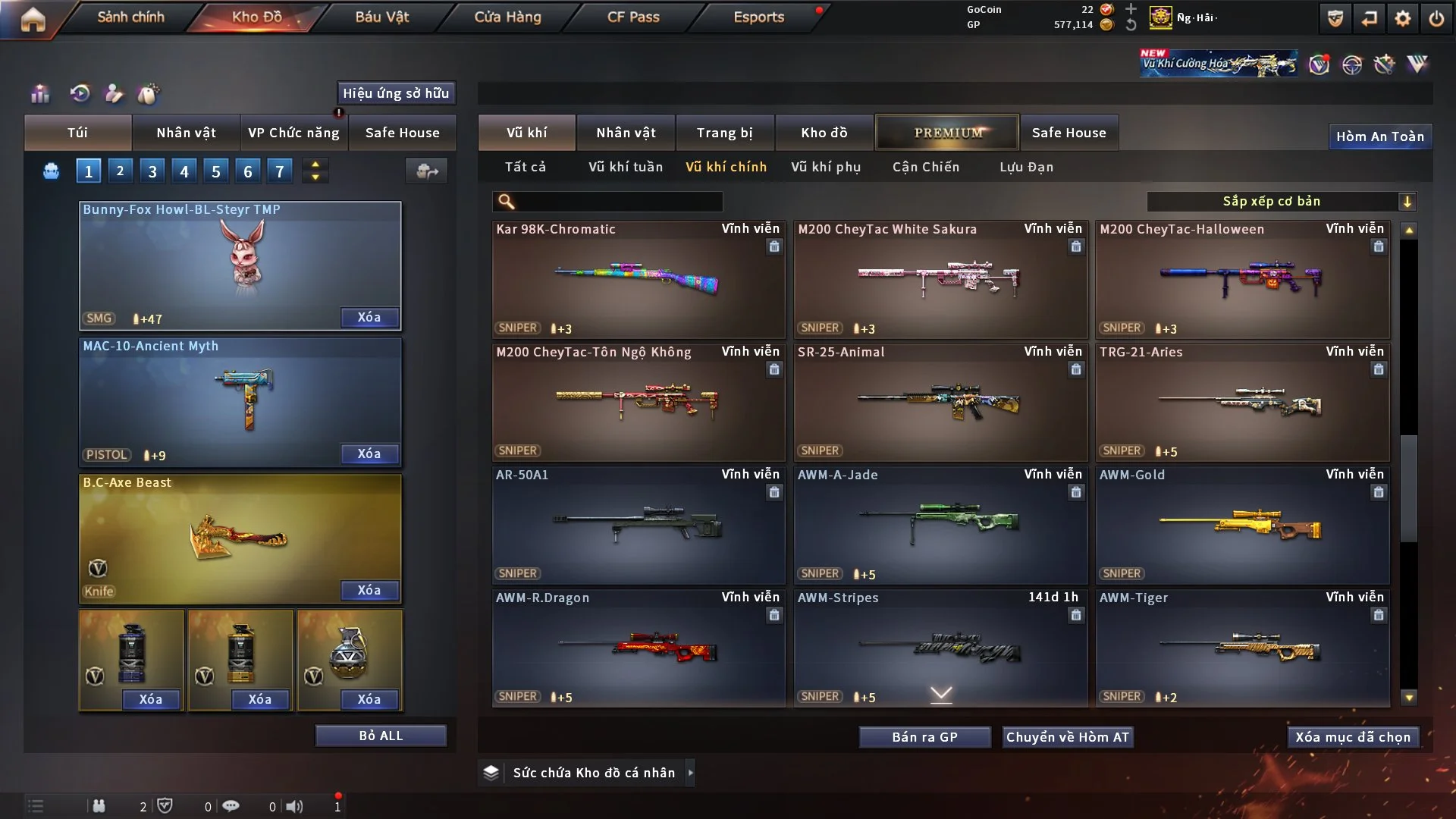Switch to the Nhân vật storage tab
The height and width of the screenshot is (819, 1456).
[x=626, y=133]
